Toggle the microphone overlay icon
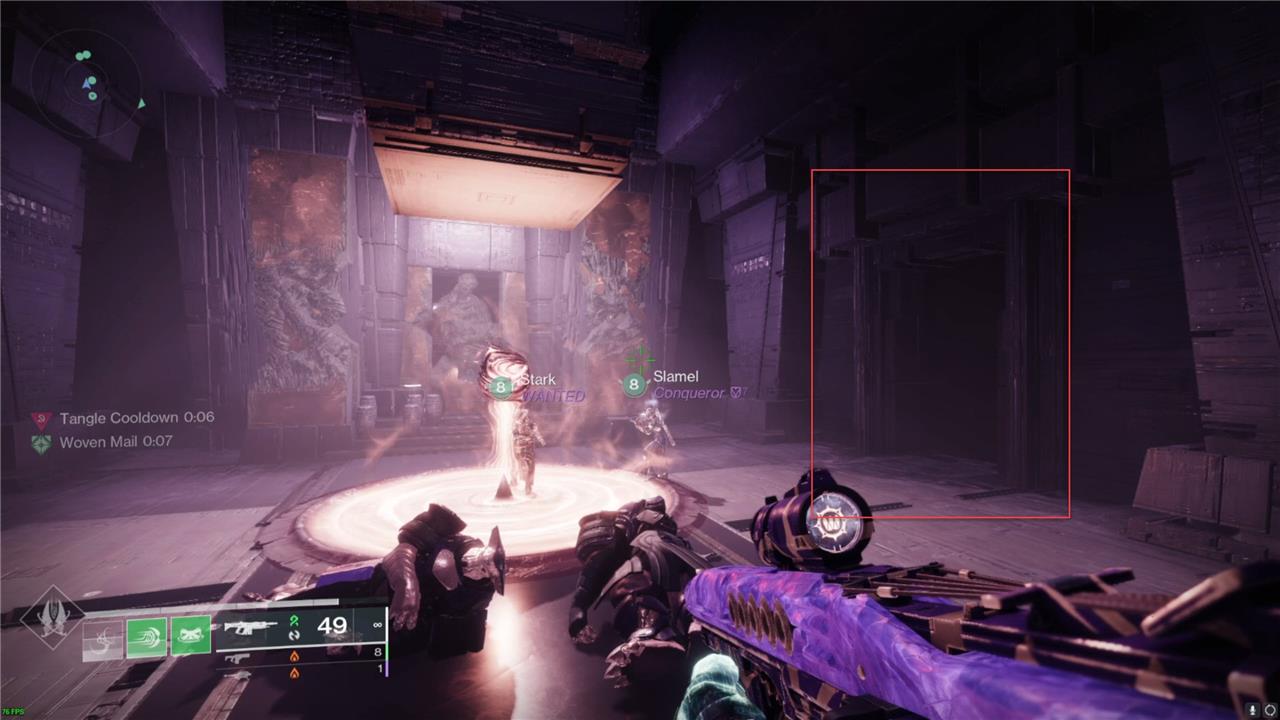Image resolution: width=1280 pixels, height=720 pixels. [x=1250, y=709]
